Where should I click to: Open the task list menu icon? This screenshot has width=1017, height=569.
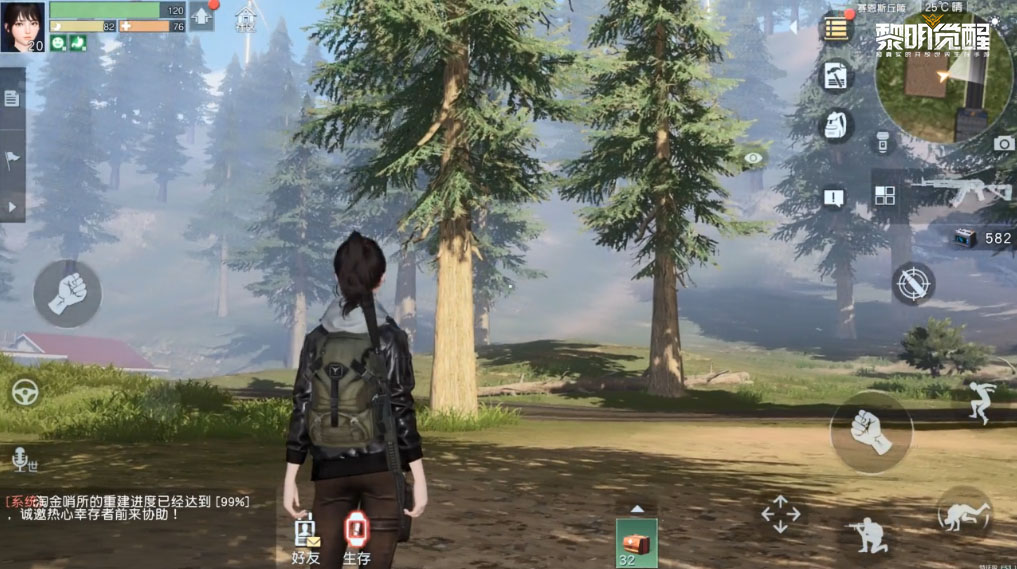click(x=835, y=27)
